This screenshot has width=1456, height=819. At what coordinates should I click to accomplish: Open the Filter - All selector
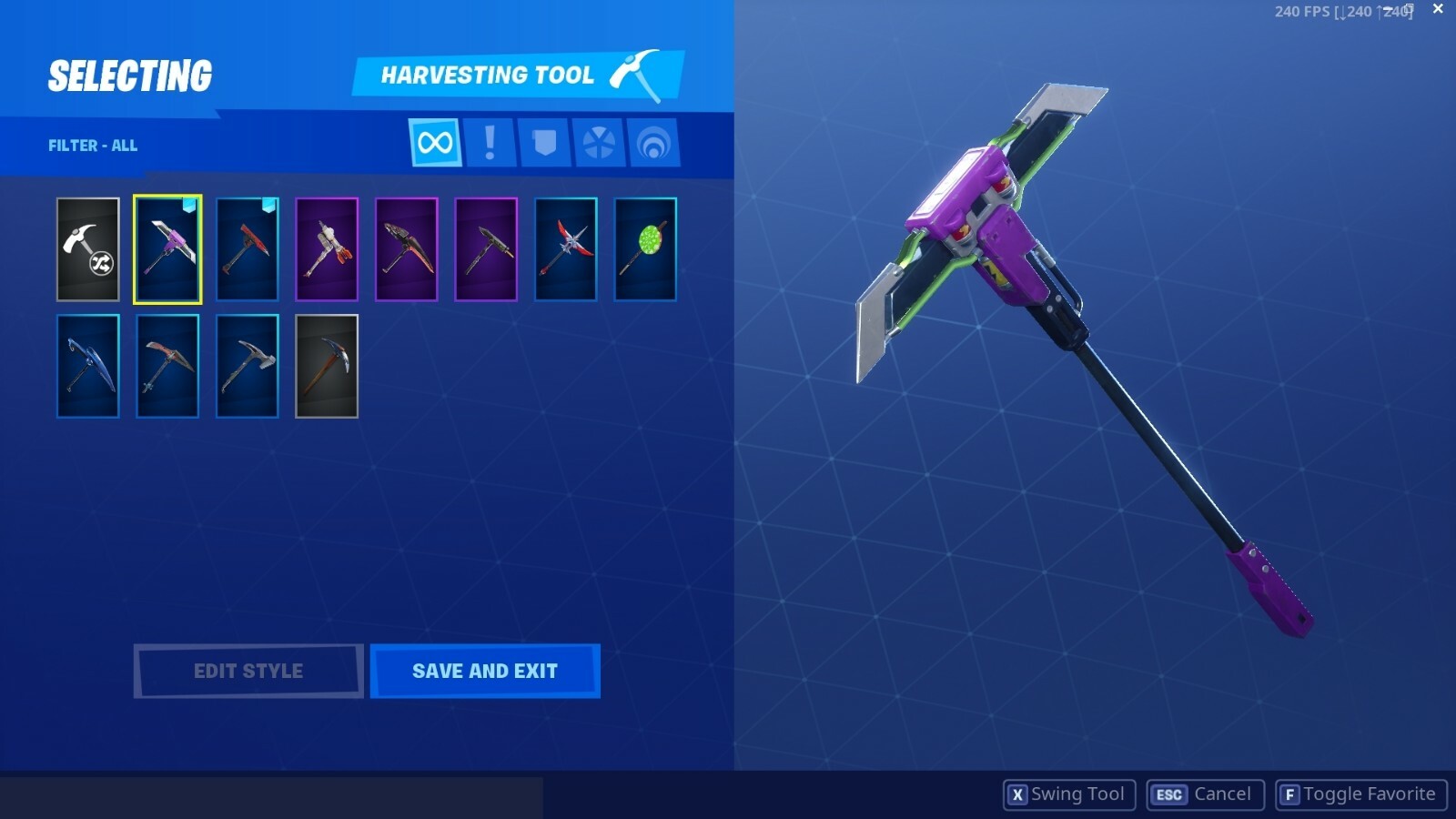92,145
